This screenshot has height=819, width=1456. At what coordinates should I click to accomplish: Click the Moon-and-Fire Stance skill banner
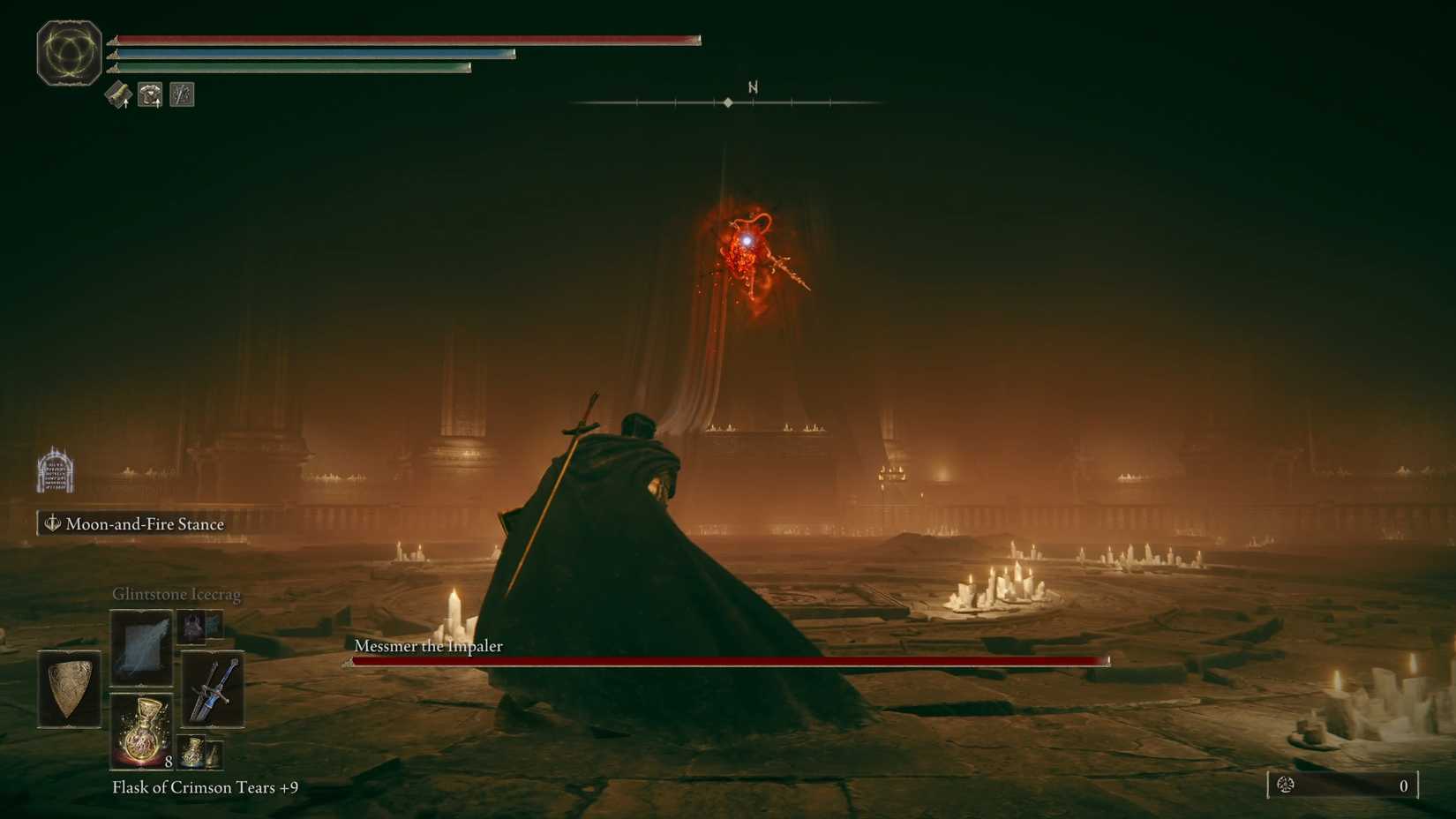click(x=132, y=523)
